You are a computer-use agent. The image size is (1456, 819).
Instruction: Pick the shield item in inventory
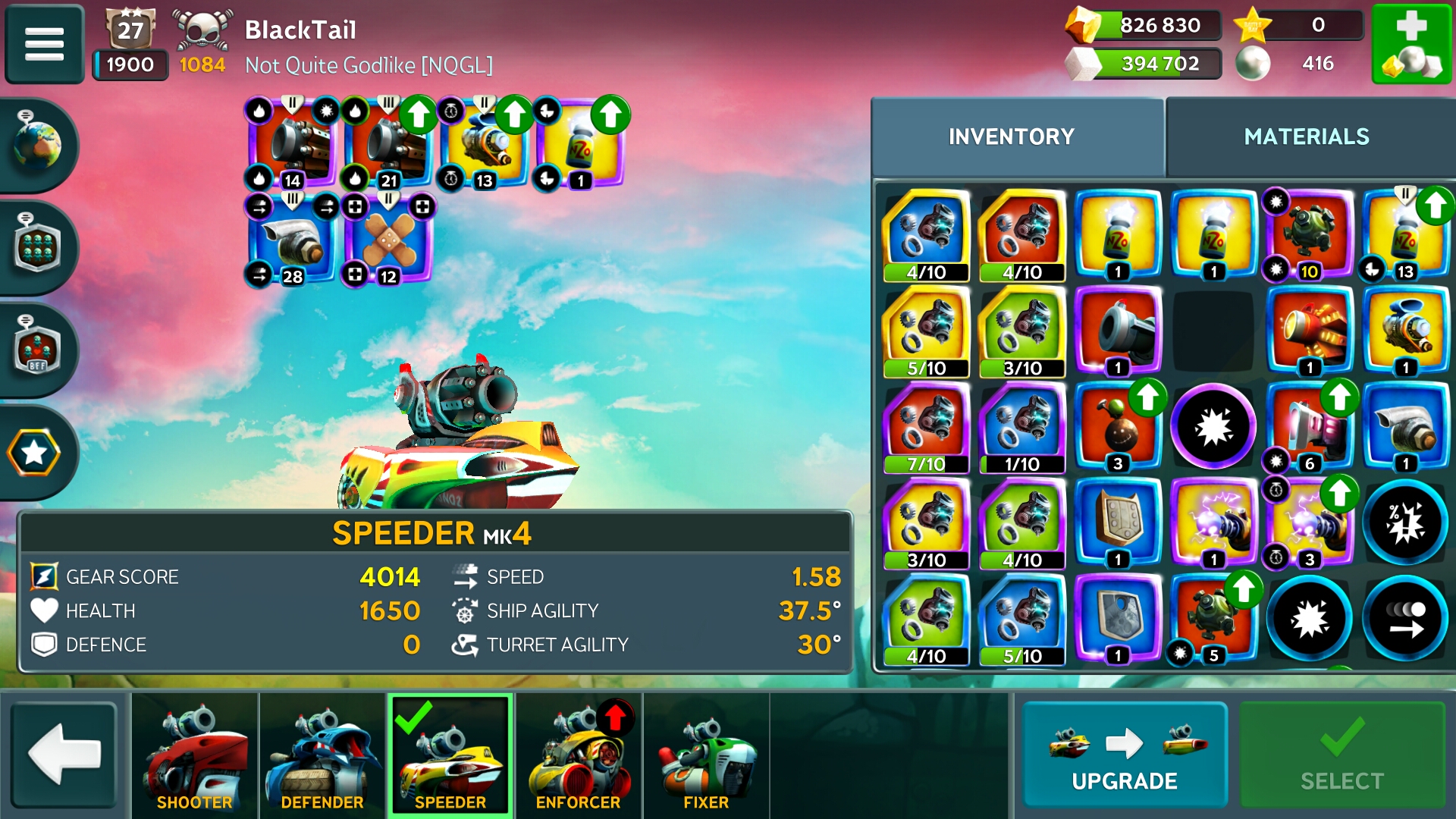click(x=1119, y=523)
